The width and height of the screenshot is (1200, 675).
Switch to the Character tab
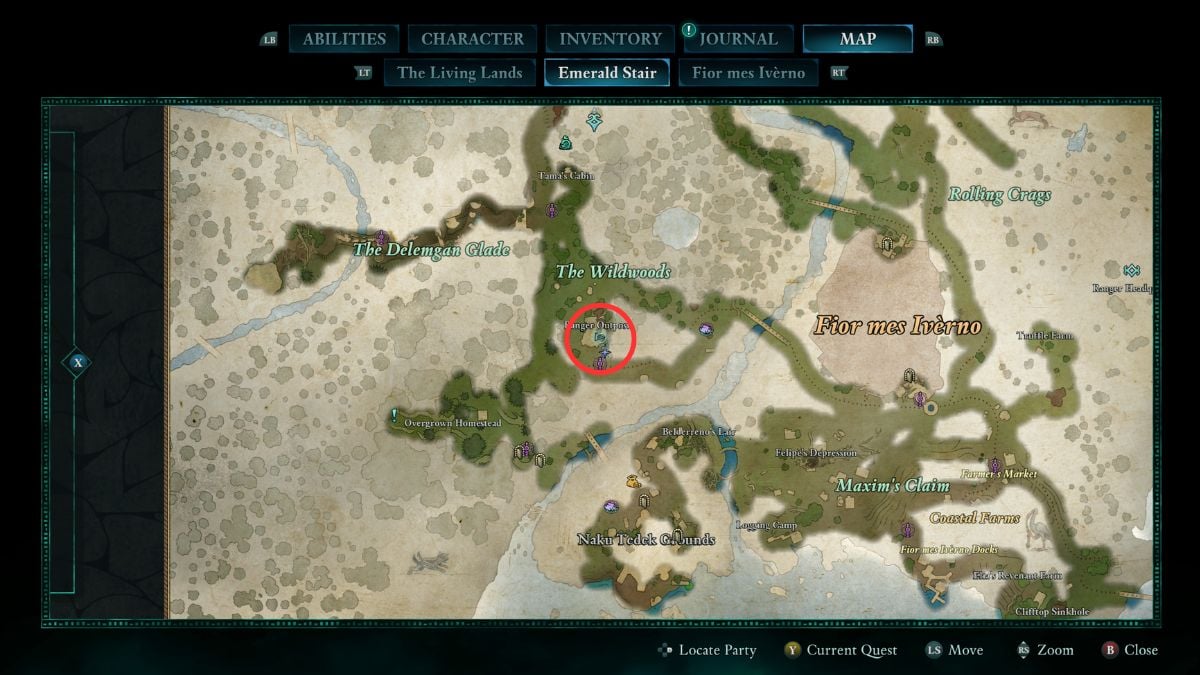(x=472, y=39)
